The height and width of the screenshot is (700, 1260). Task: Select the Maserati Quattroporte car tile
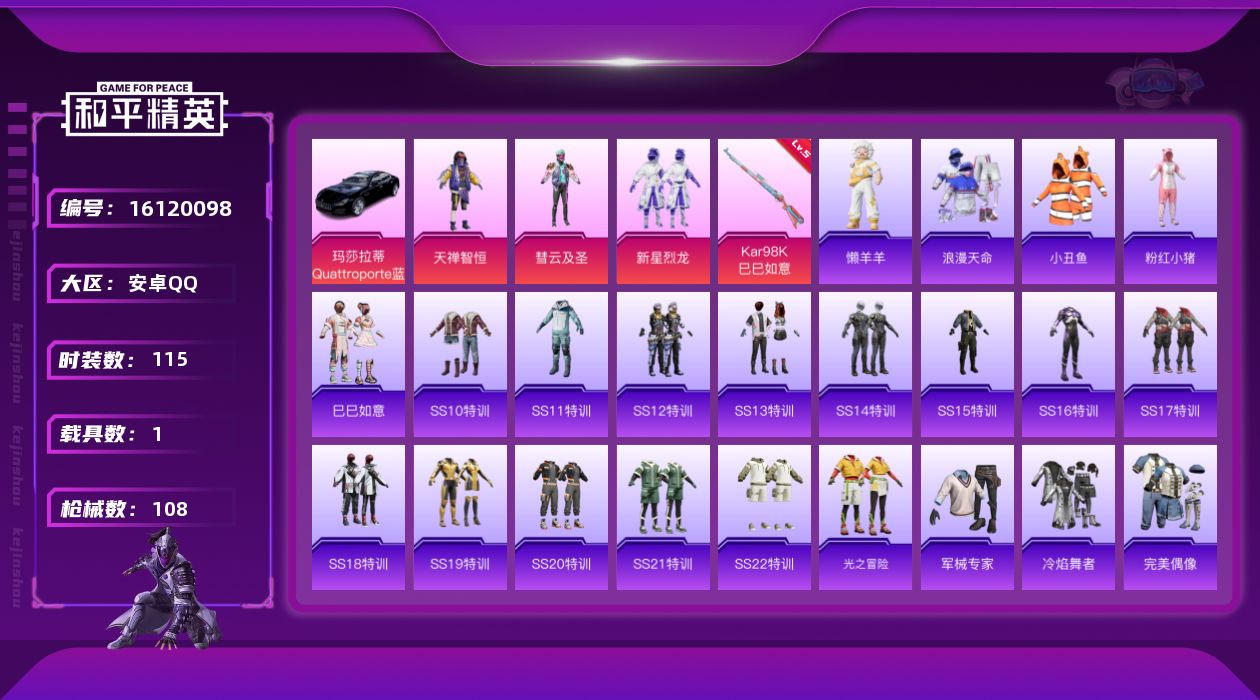358,211
